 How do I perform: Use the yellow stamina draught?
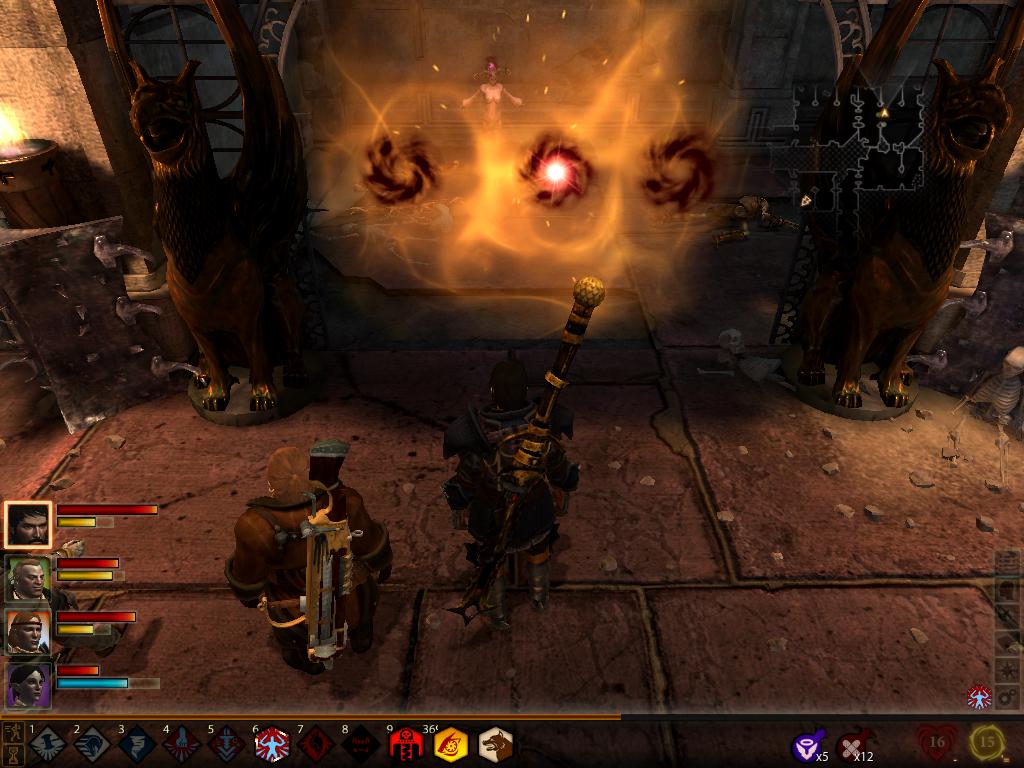pos(987,742)
